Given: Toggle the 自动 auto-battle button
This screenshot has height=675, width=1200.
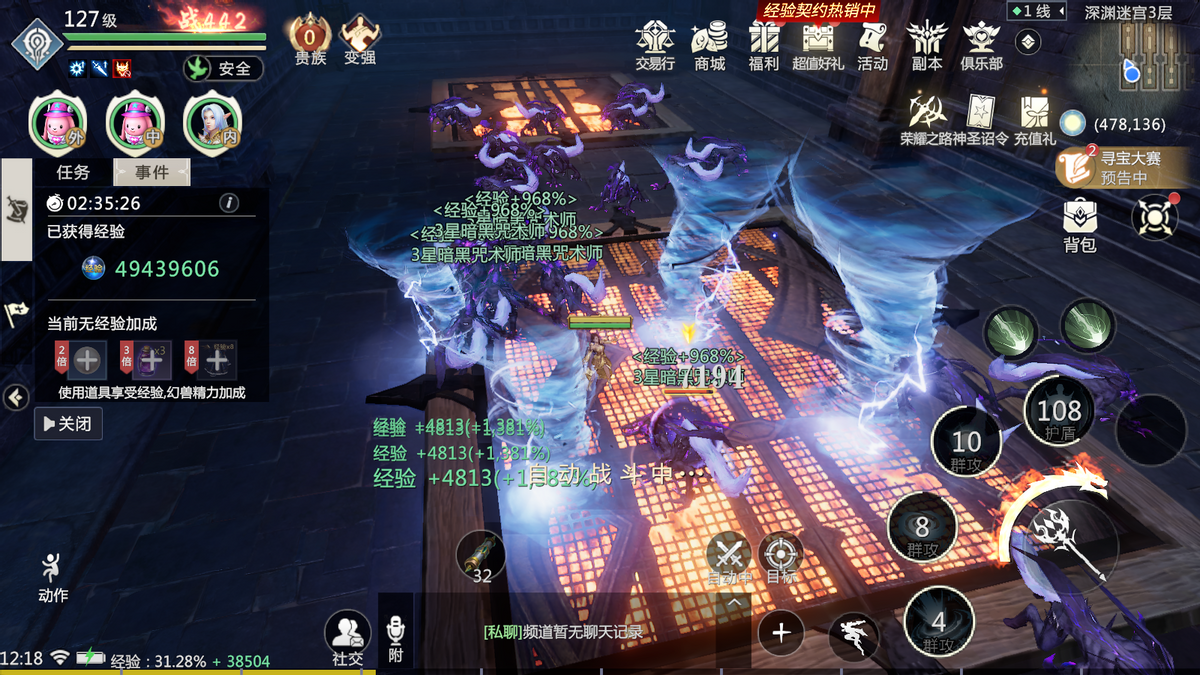Looking at the screenshot, I should click(730, 558).
